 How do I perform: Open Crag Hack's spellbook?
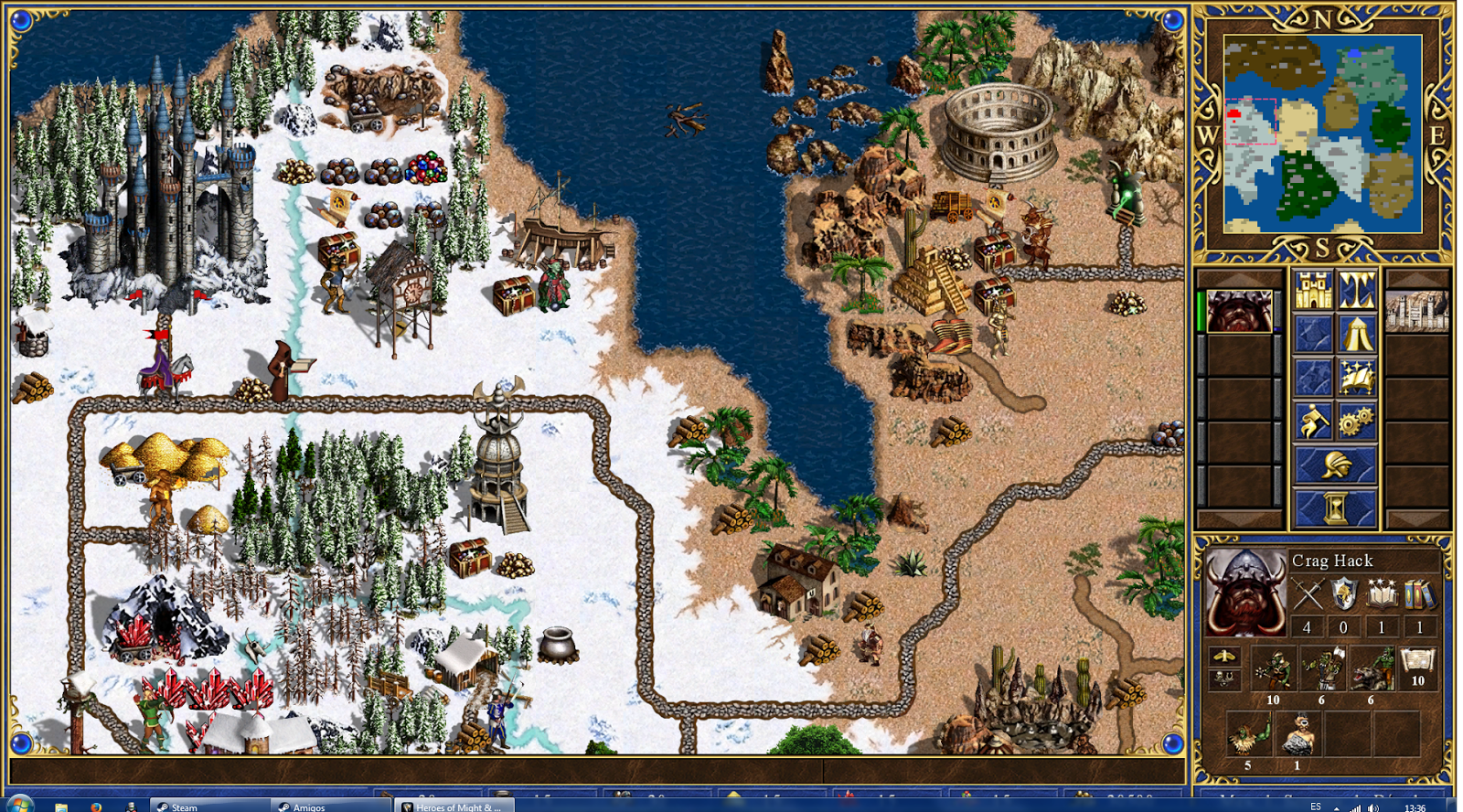[x=1356, y=377]
